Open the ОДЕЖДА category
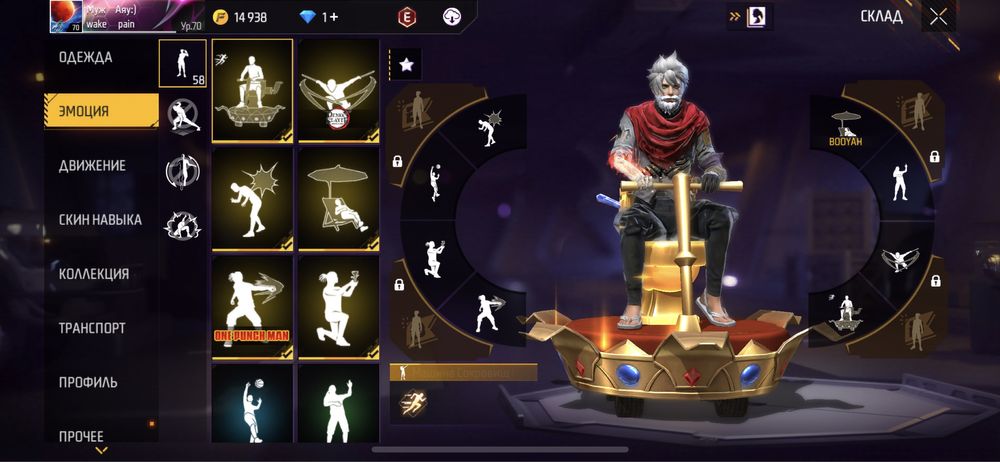Screen dimensions: 1000x462 [x=86, y=57]
